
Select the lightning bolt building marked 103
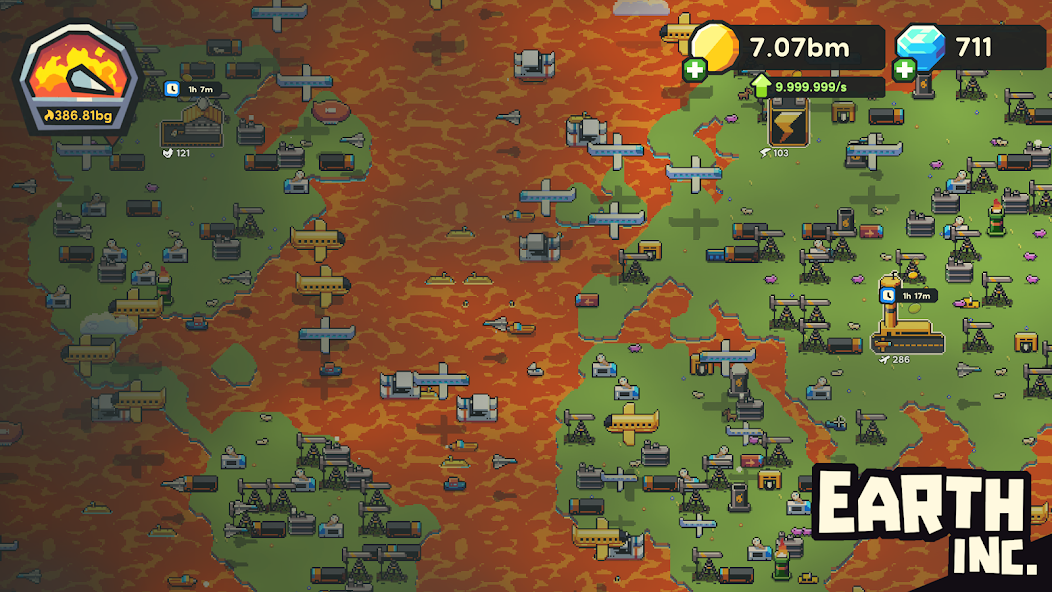pyautogui.click(x=788, y=124)
